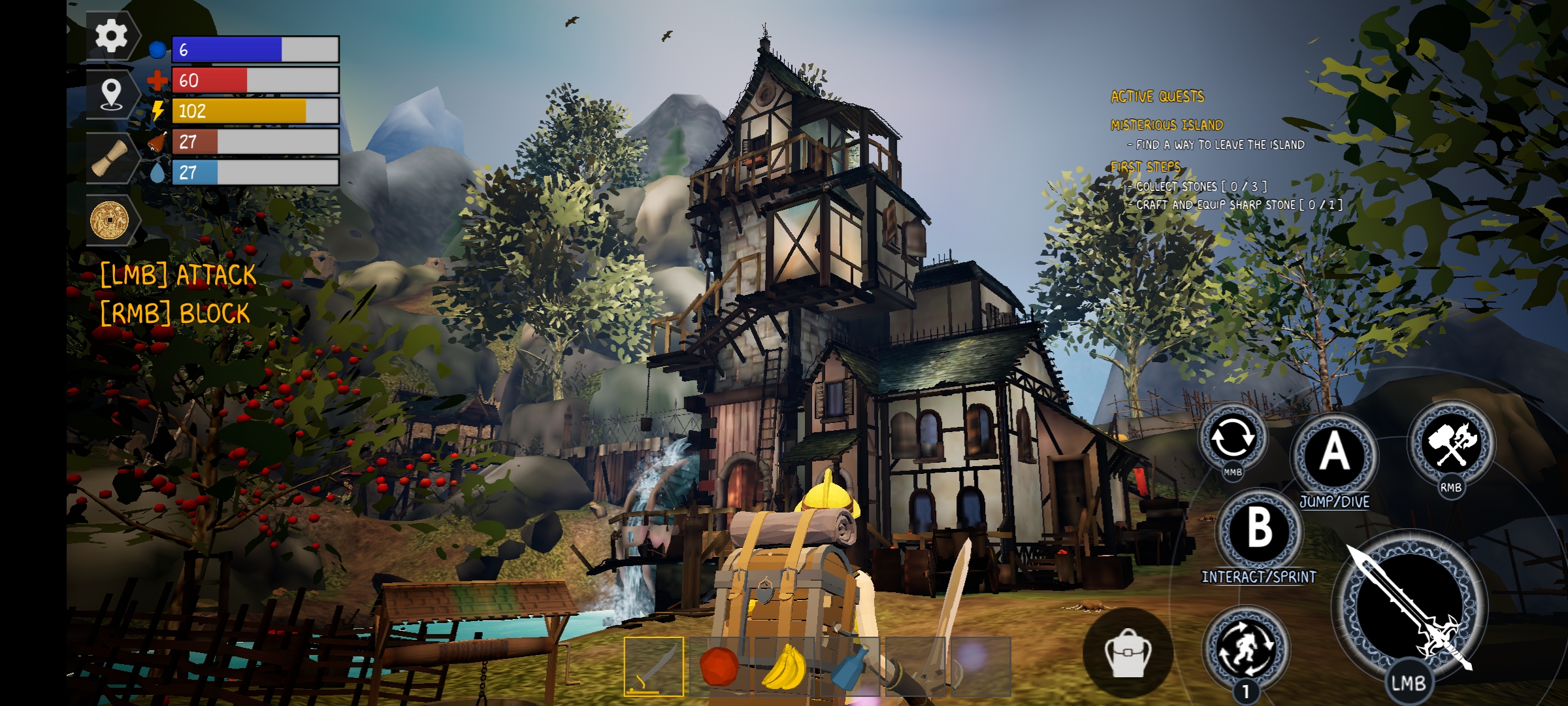Select the First Steps quest entry

[1146, 167]
